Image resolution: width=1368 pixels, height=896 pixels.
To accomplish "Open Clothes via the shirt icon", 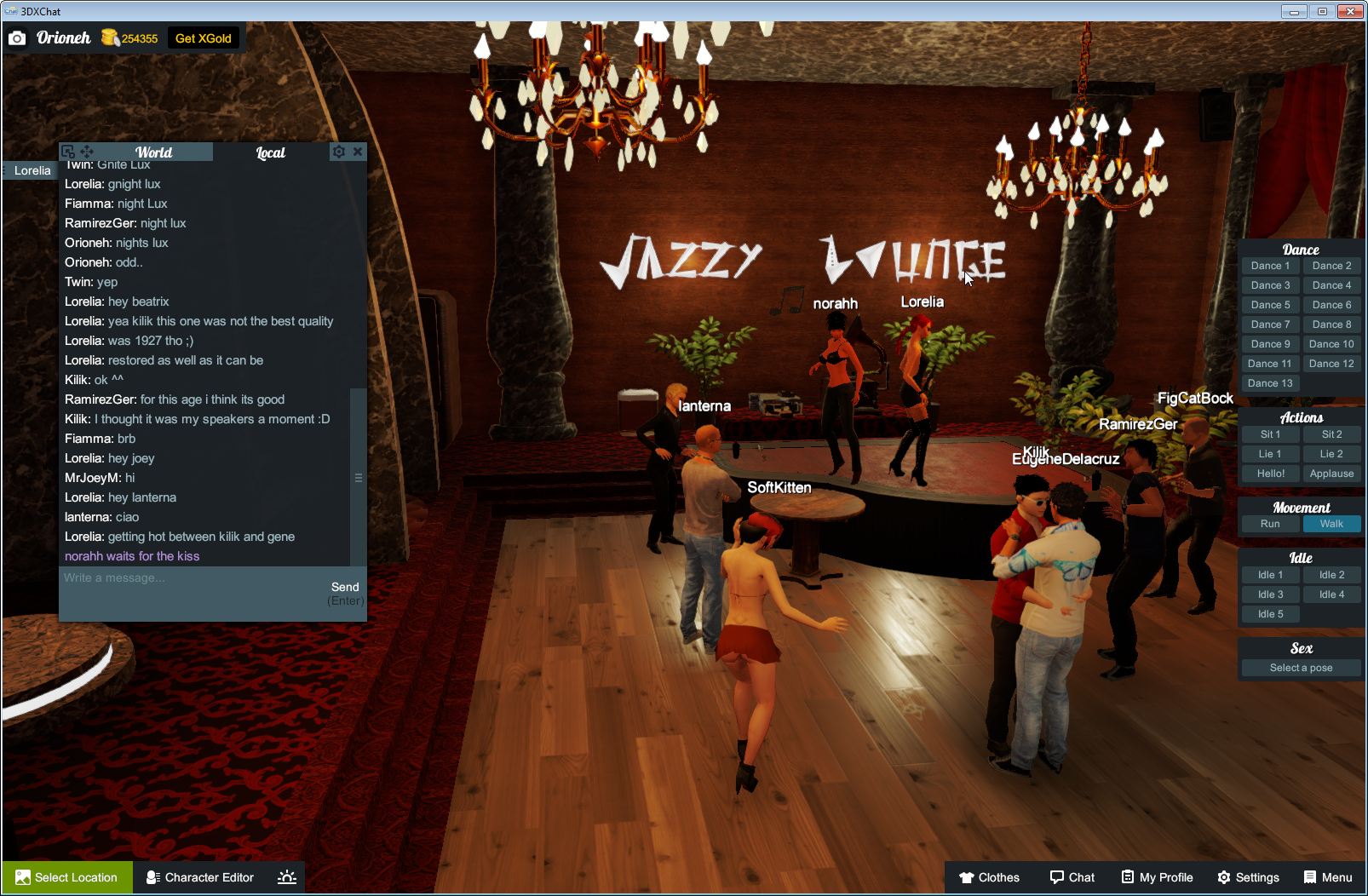I will (967, 877).
